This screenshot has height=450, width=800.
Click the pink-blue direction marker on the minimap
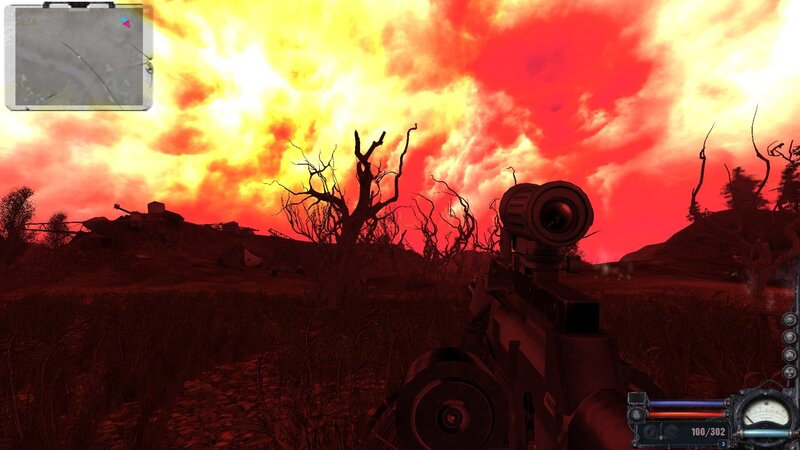pos(125,21)
